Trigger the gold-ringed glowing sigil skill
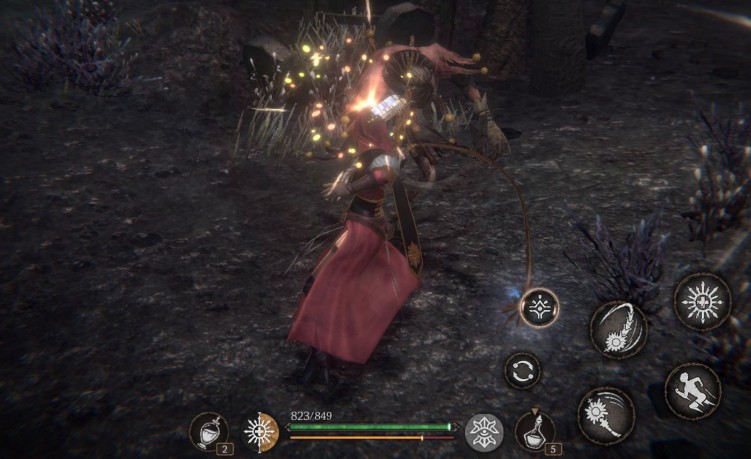 (540, 305)
